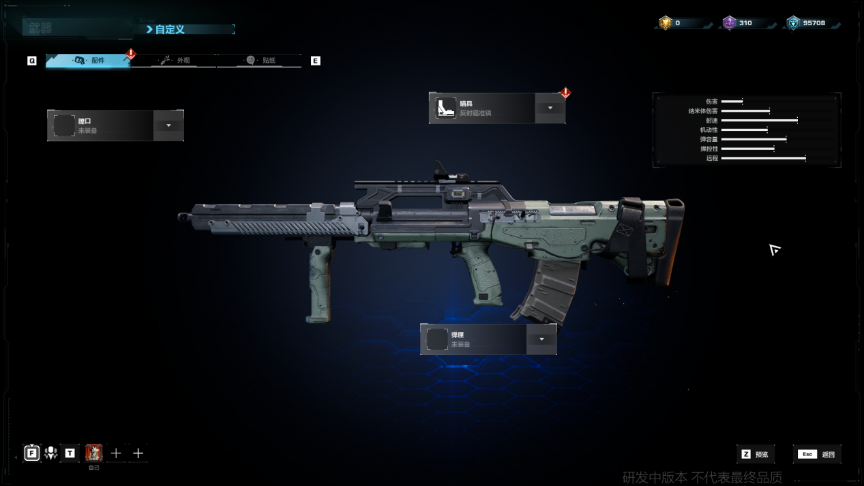This screenshot has height=486, width=864.
Task: Select the 弹匣 magazine attachment slot
Action: coord(473,339)
